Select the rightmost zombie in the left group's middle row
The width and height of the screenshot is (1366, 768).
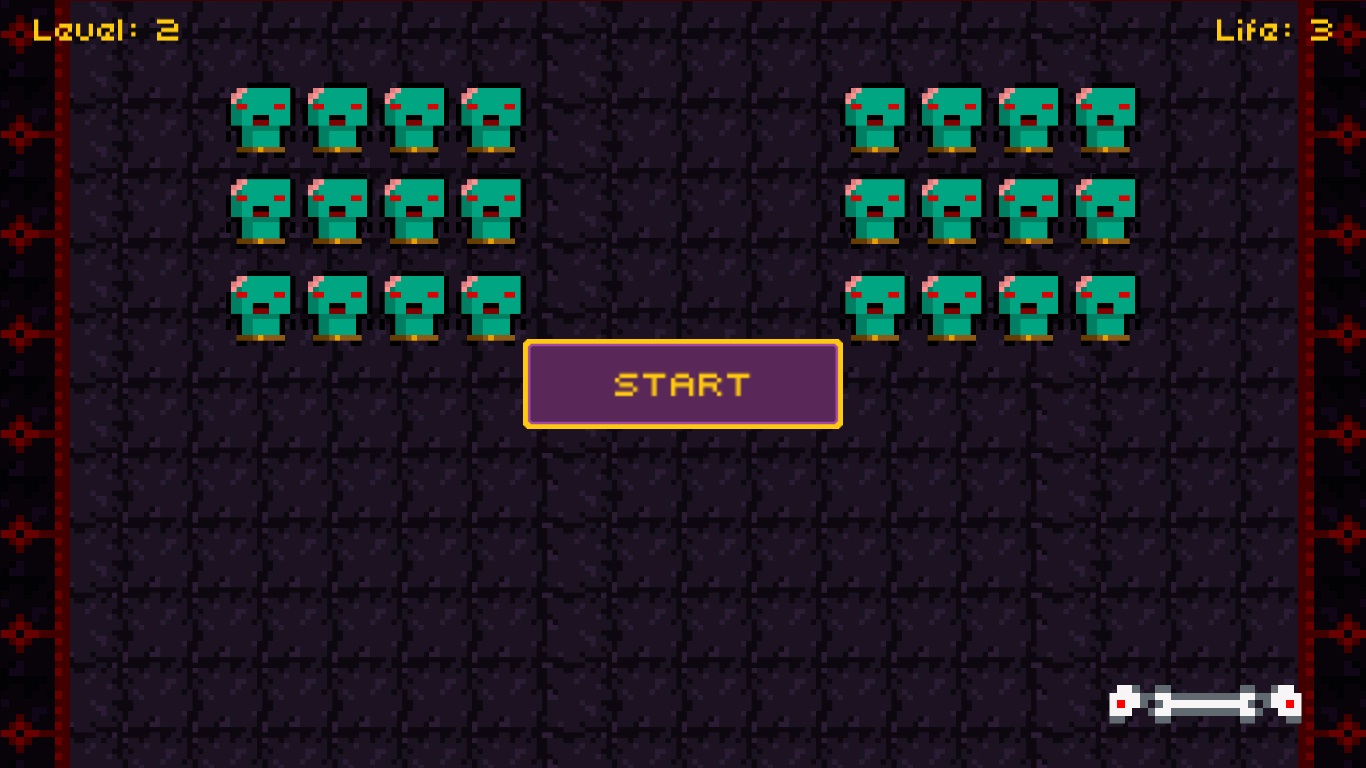(492, 212)
